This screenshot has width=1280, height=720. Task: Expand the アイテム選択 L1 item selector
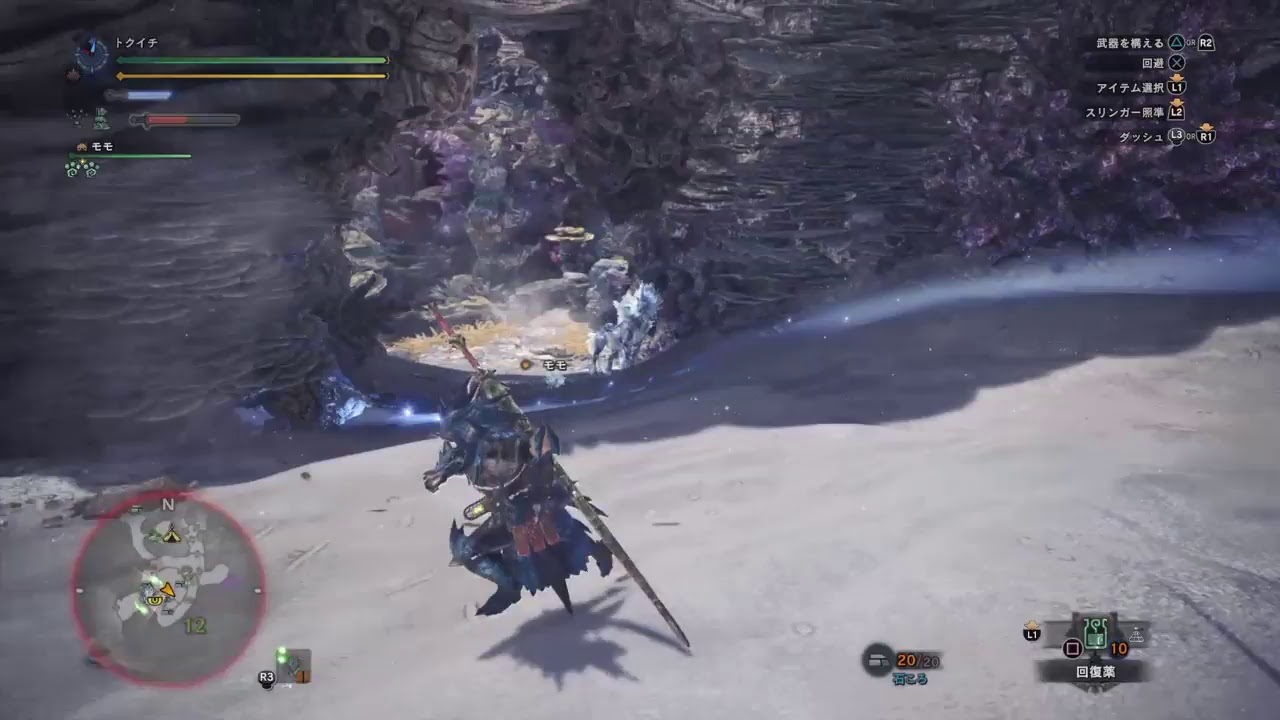[1177, 89]
